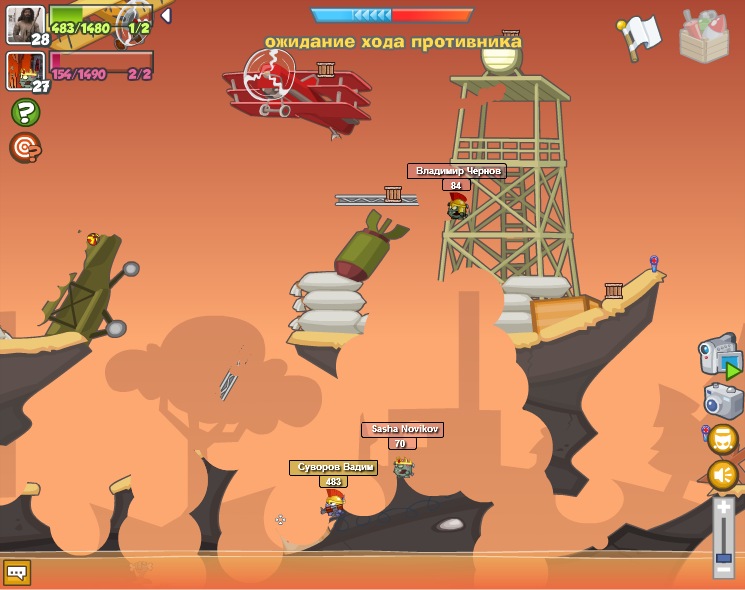The image size is (745, 590).
Task: Open the green question mark help
Action: tap(26, 112)
